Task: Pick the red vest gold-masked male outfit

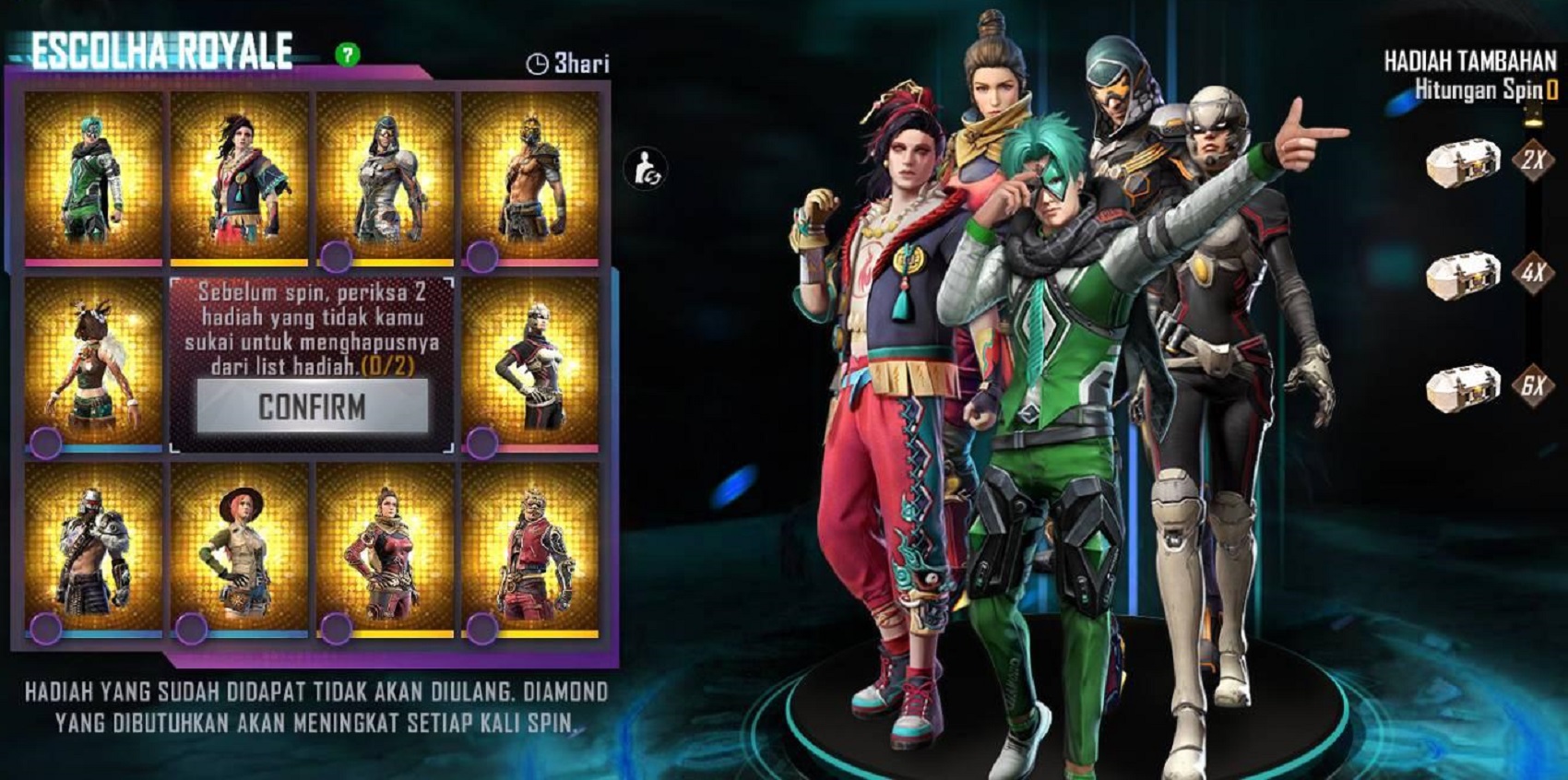Action: (x=530, y=550)
